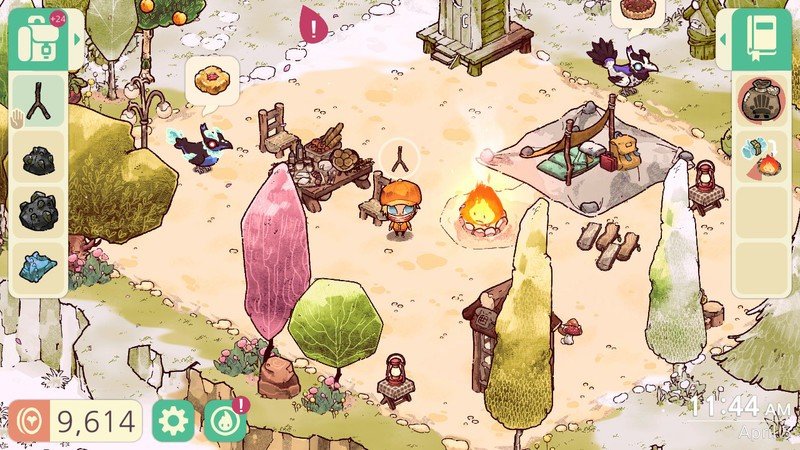Open the backpack inventory

[37, 40]
